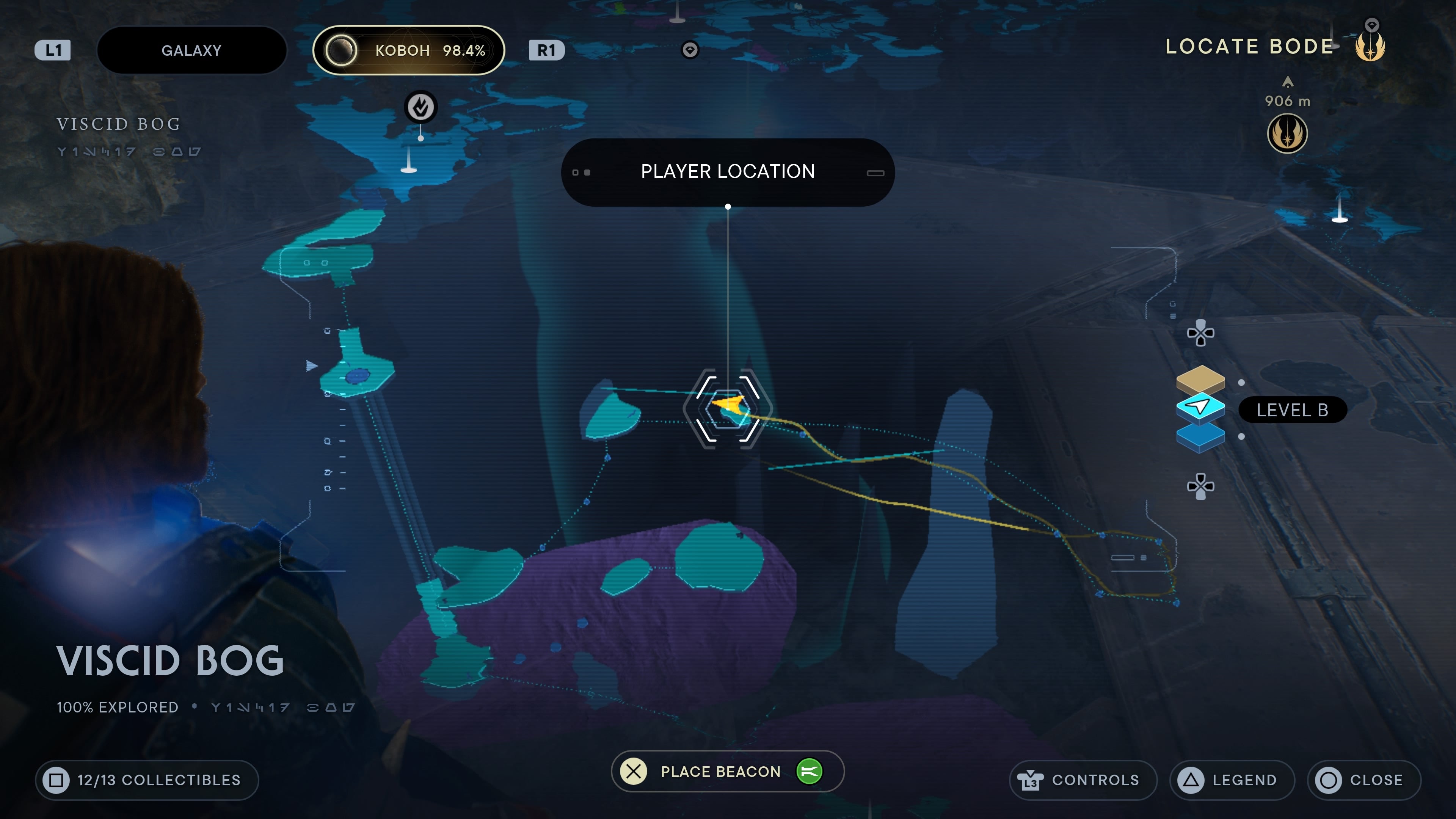1456x819 pixels.
Task: Open the 12/13 Collectibles list
Action: (x=147, y=780)
